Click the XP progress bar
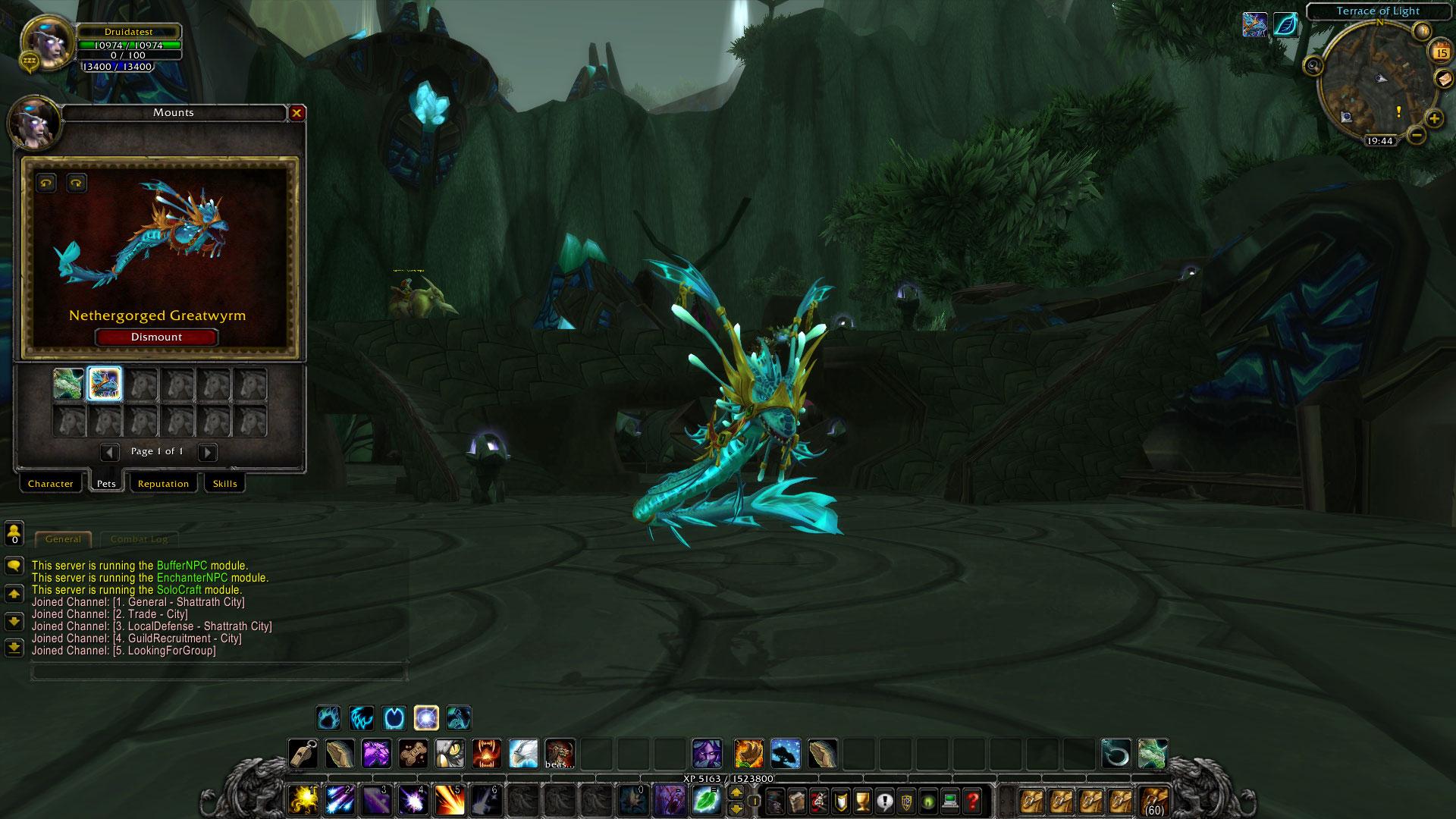This screenshot has width=1456, height=819. 728,779
